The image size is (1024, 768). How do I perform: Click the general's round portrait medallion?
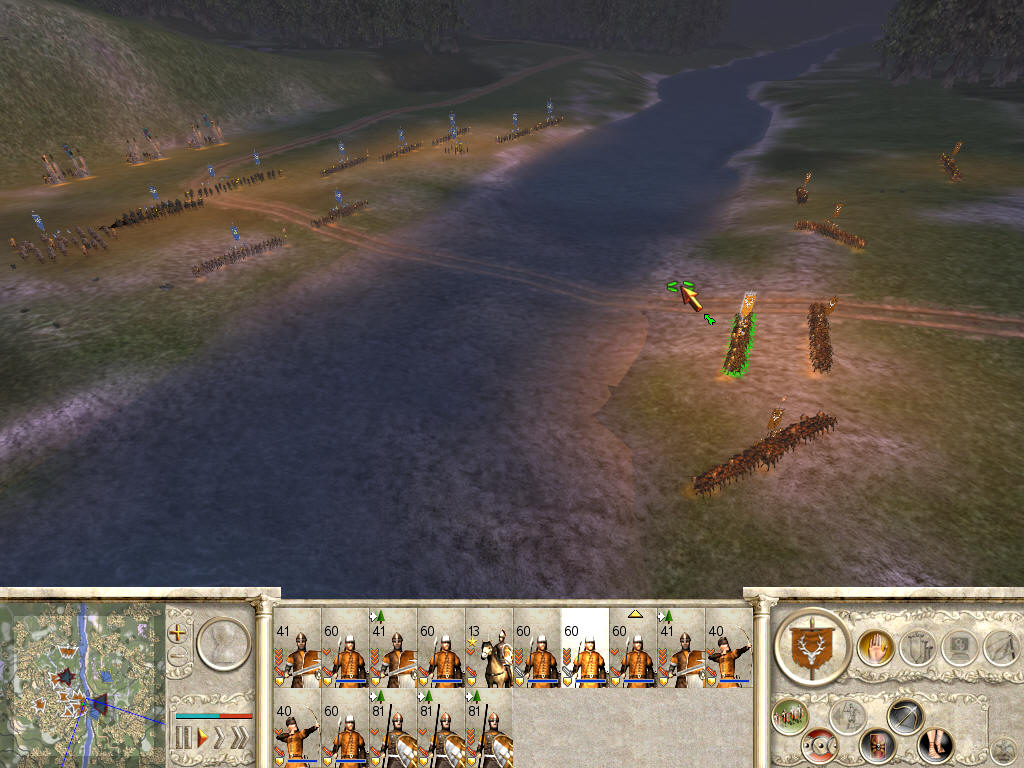pos(222,644)
